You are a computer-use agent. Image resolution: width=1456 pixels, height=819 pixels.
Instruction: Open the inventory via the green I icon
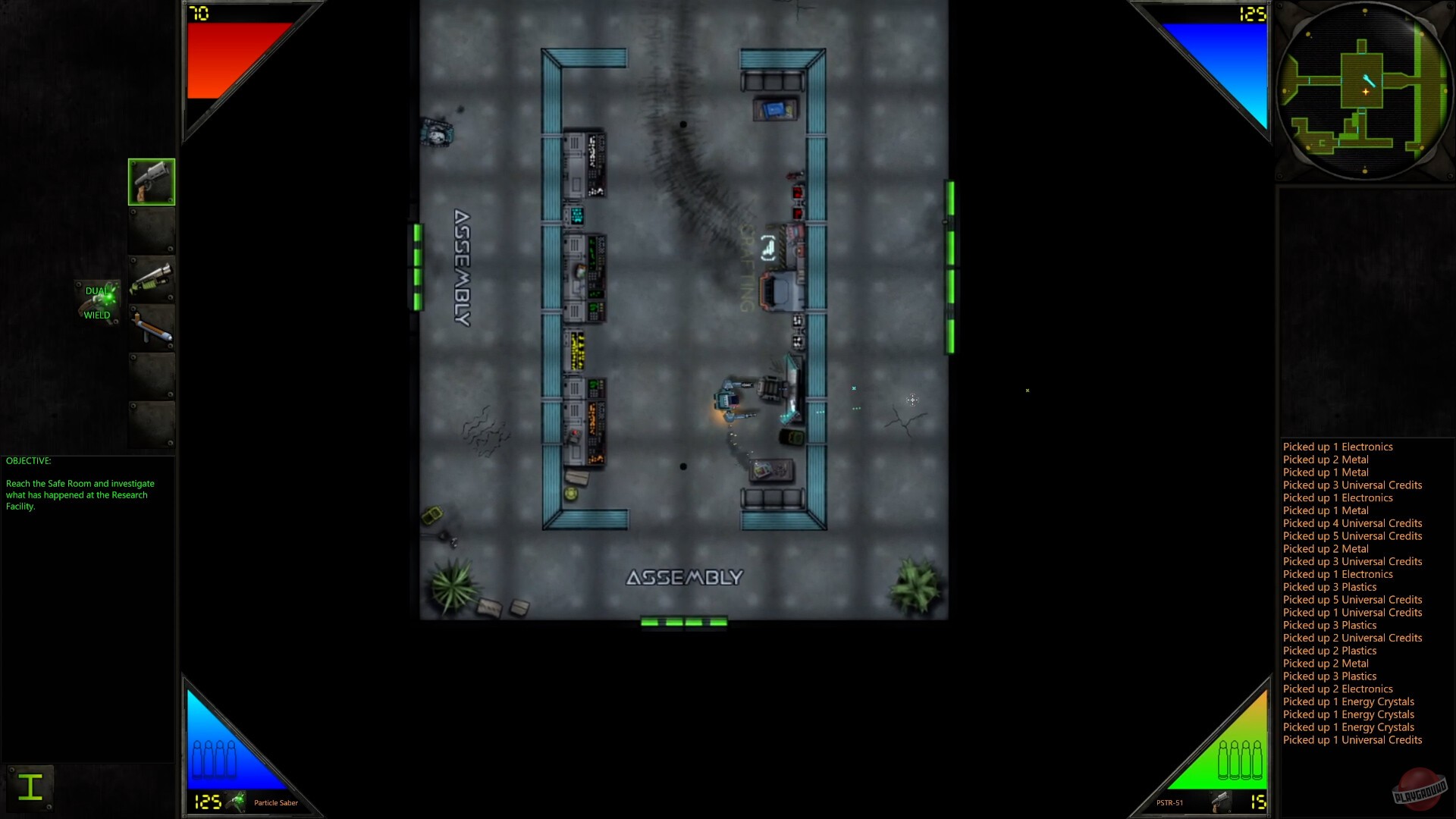30,787
